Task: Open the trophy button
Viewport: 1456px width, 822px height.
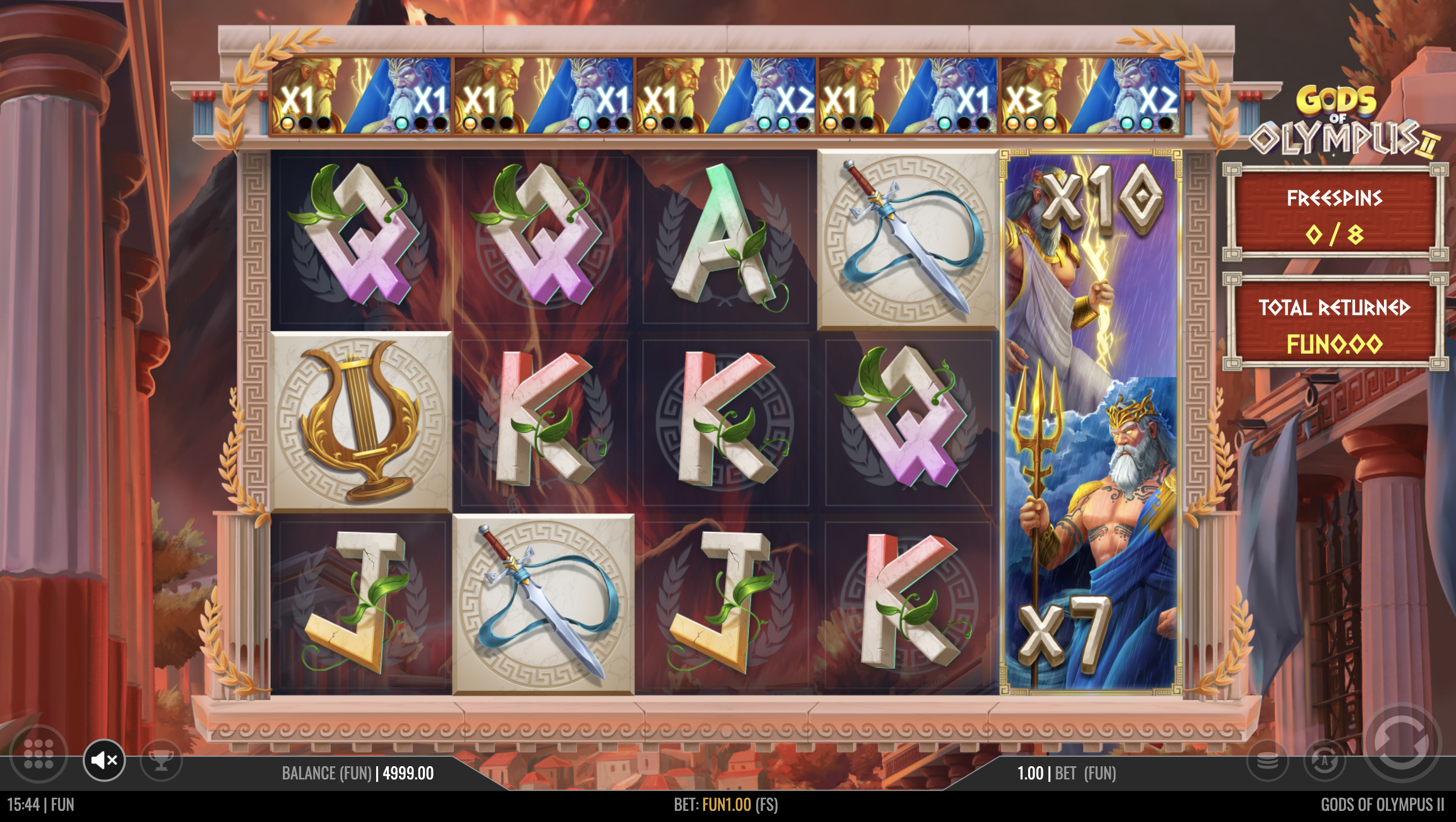Action: click(162, 760)
